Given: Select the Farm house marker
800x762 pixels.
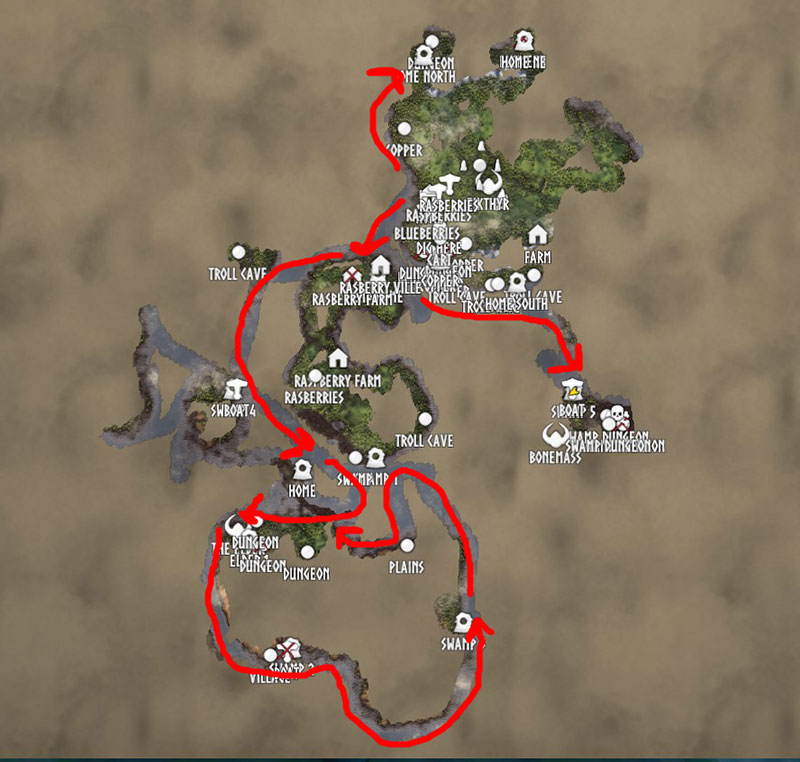Looking at the screenshot, I should pyautogui.click(x=537, y=234).
